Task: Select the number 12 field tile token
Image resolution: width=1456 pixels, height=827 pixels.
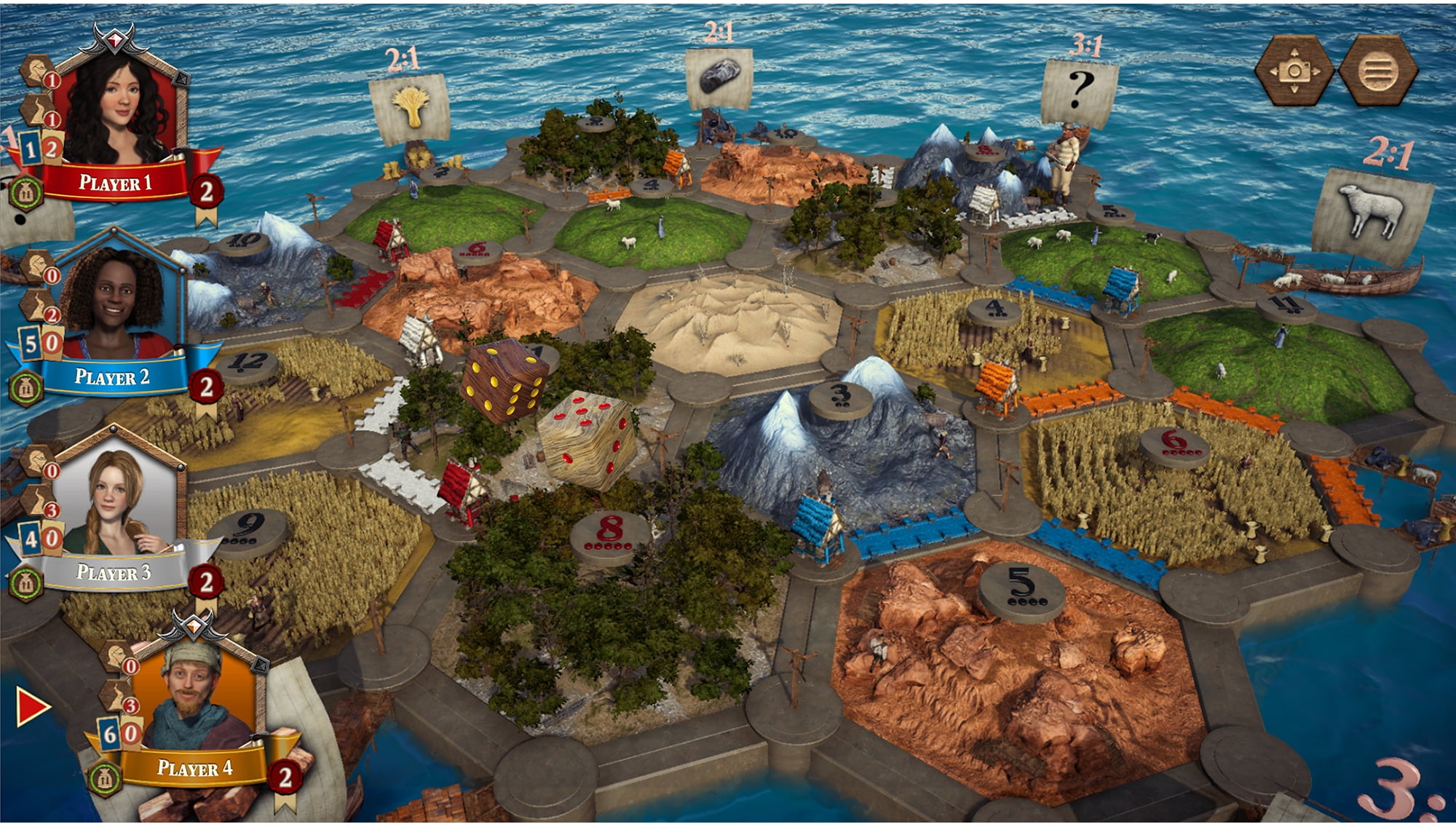Action: pos(249,364)
